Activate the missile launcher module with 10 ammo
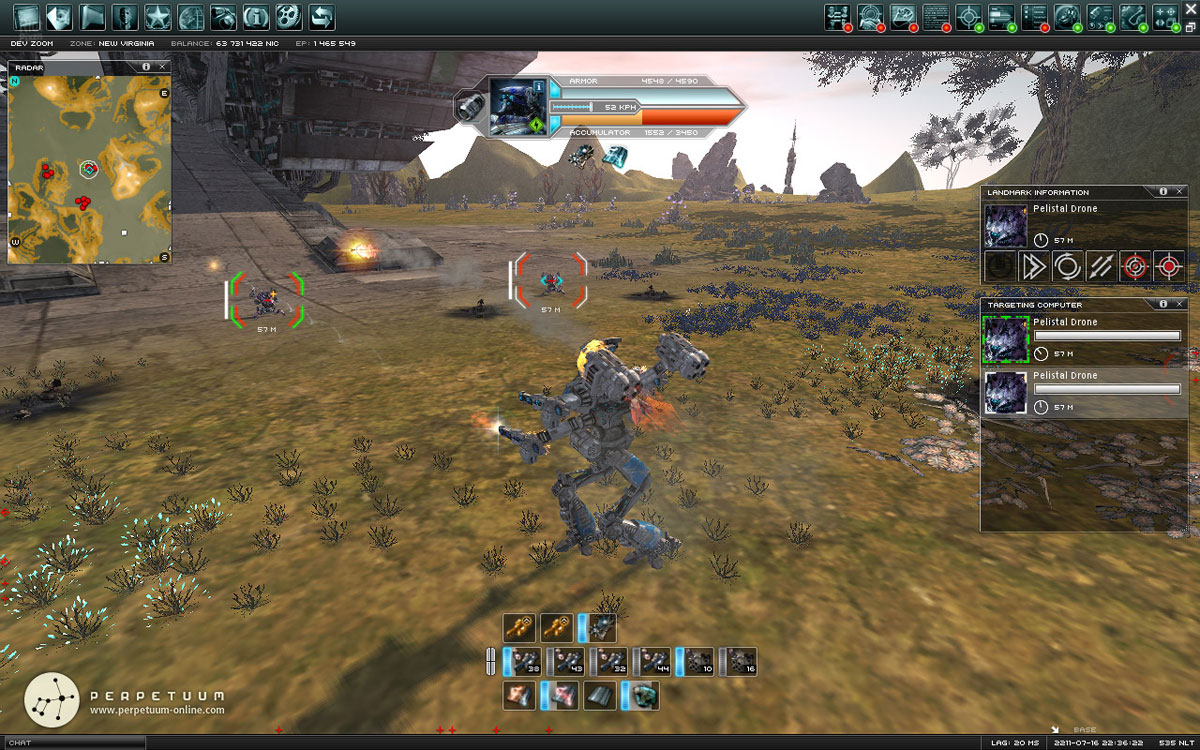 click(698, 661)
